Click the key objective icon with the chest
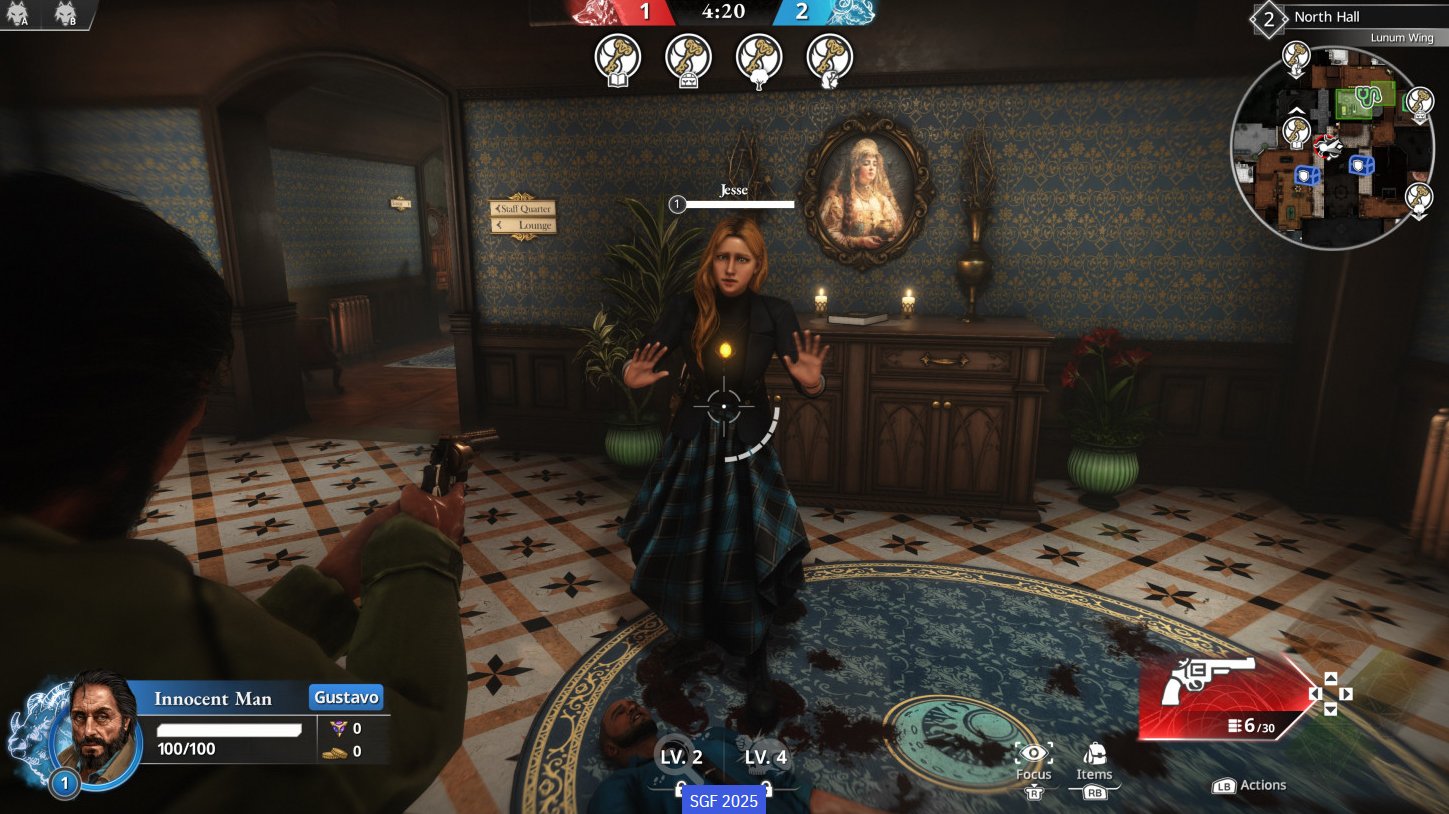 coord(687,58)
